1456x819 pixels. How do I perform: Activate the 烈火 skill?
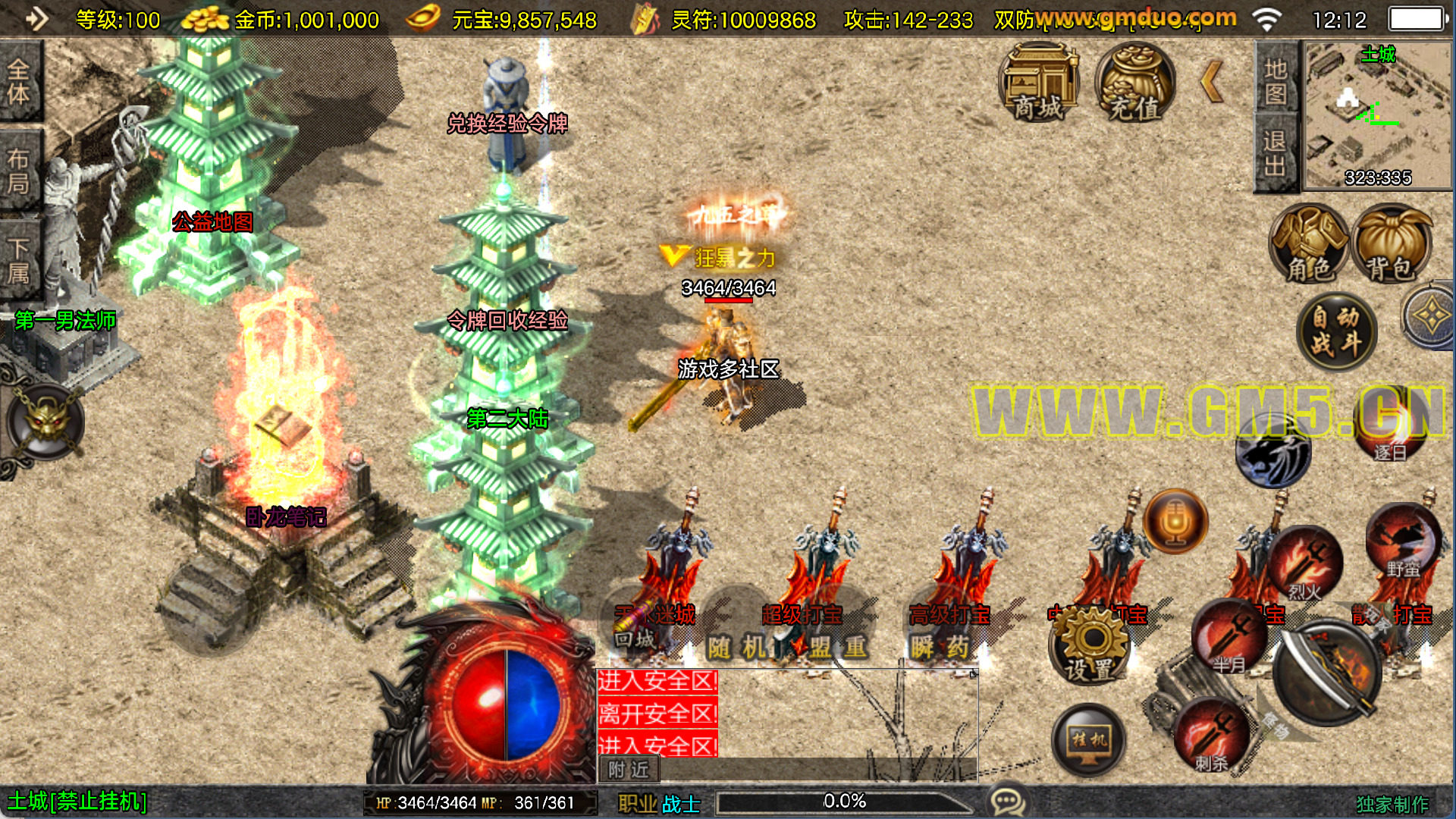pos(1306,563)
